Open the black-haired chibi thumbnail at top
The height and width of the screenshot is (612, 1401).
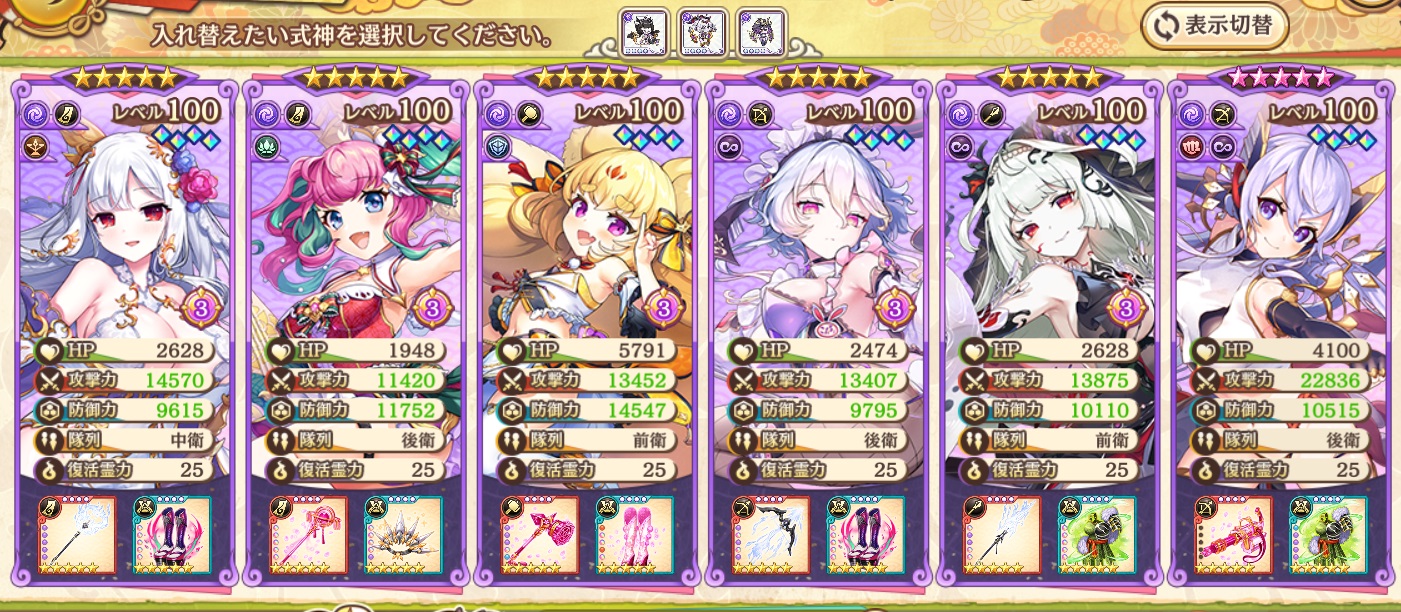643,33
